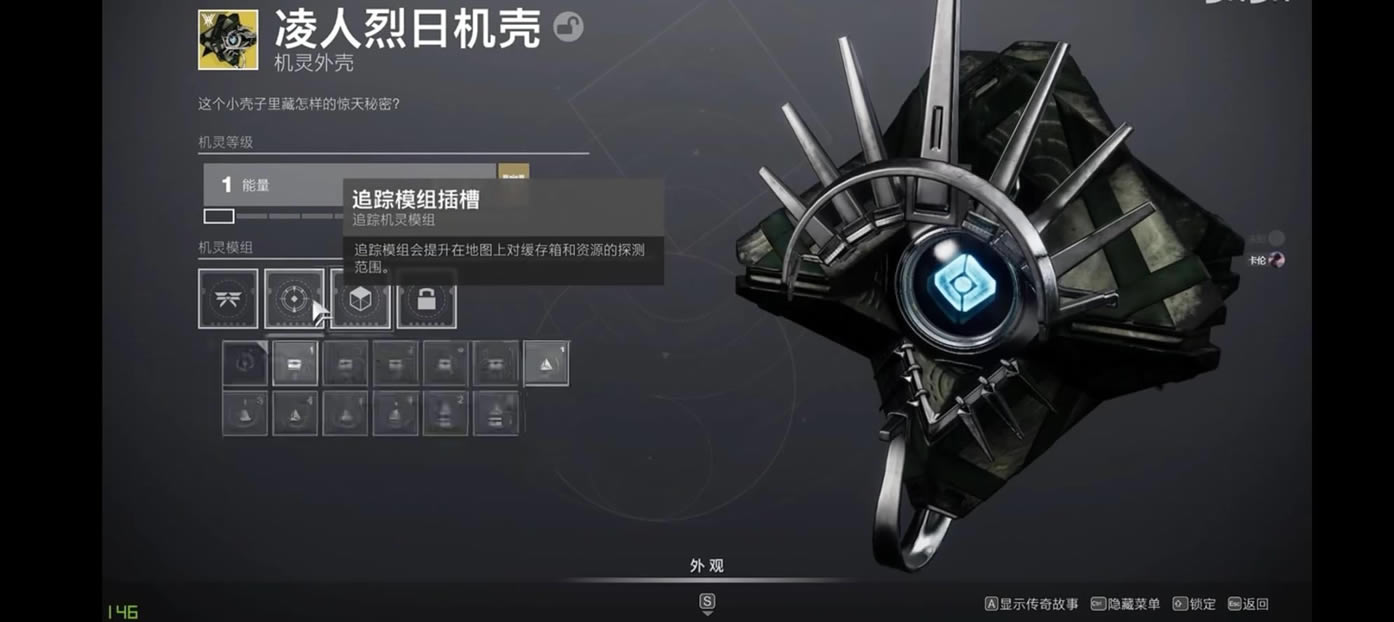Select the dark swirl mod with corner marker
Viewport: 1394px width, 622px height.
(x=245, y=363)
